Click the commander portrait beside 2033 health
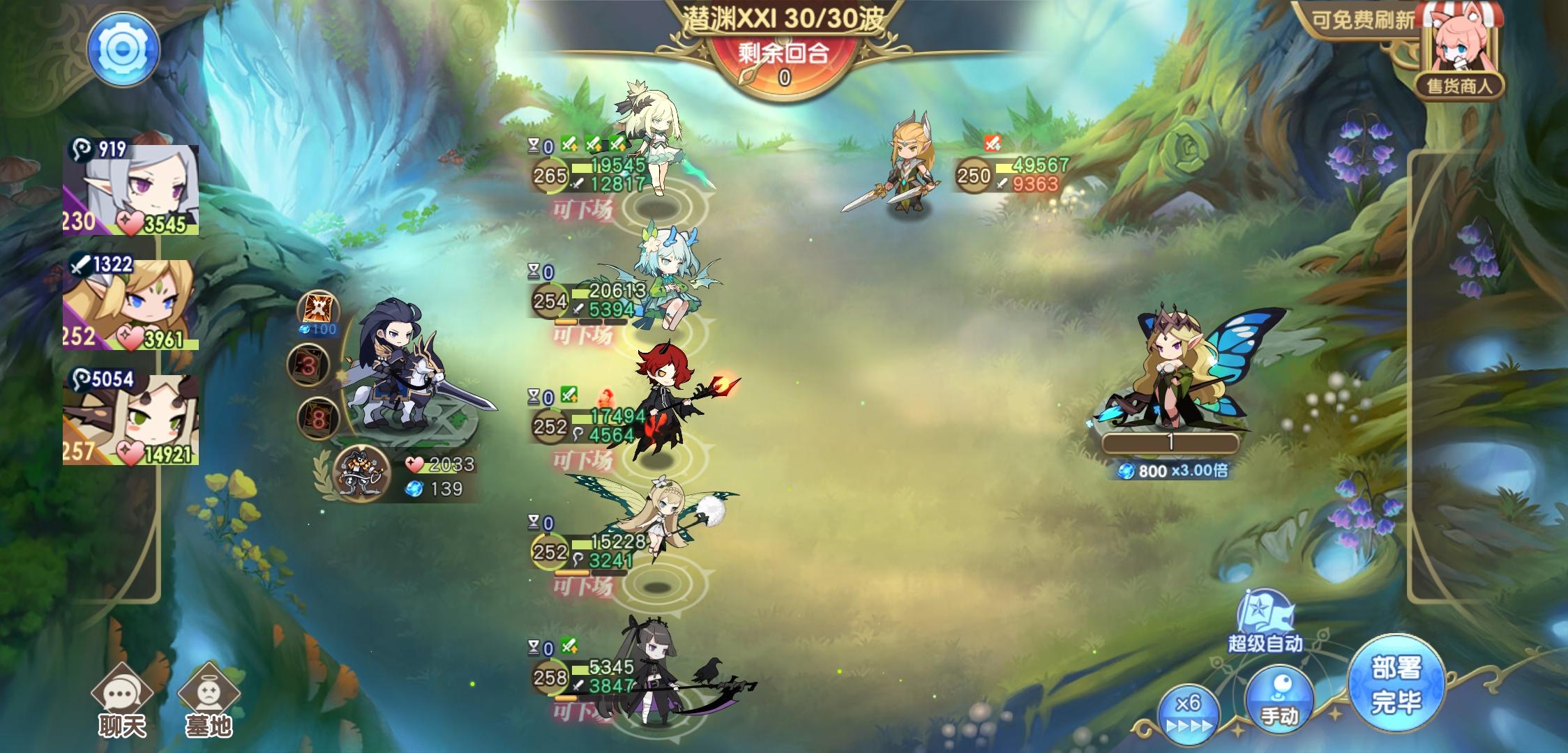1568x753 pixels. (x=361, y=475)
